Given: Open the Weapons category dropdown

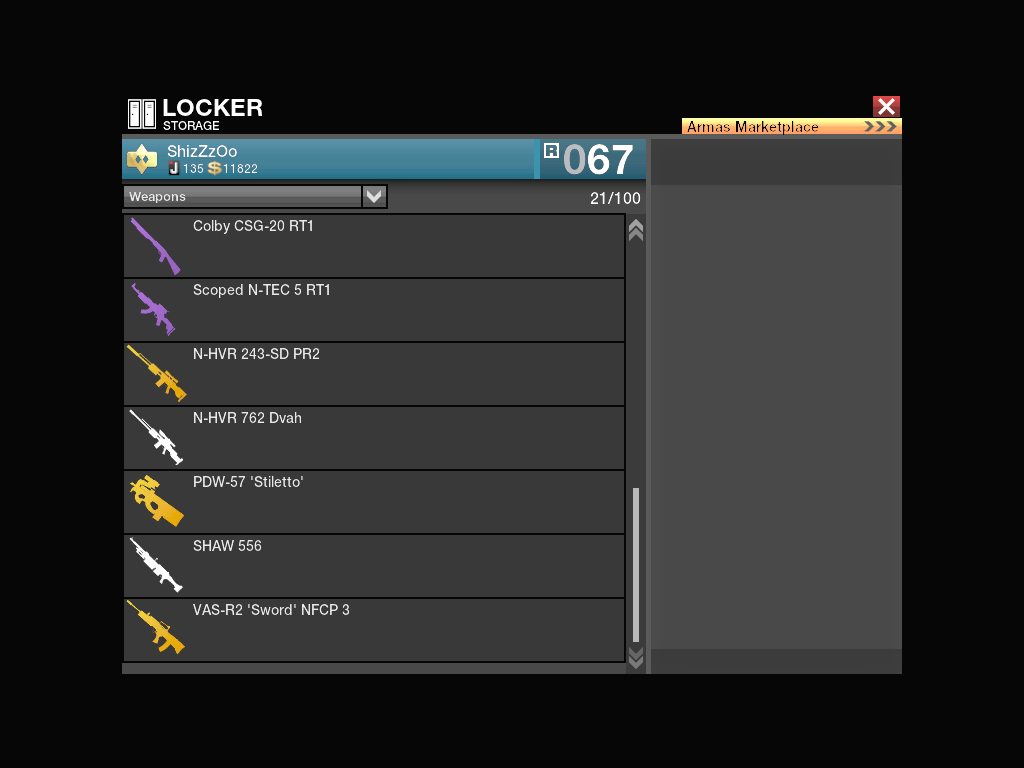Looking at the screenshot, I should 374,197.
